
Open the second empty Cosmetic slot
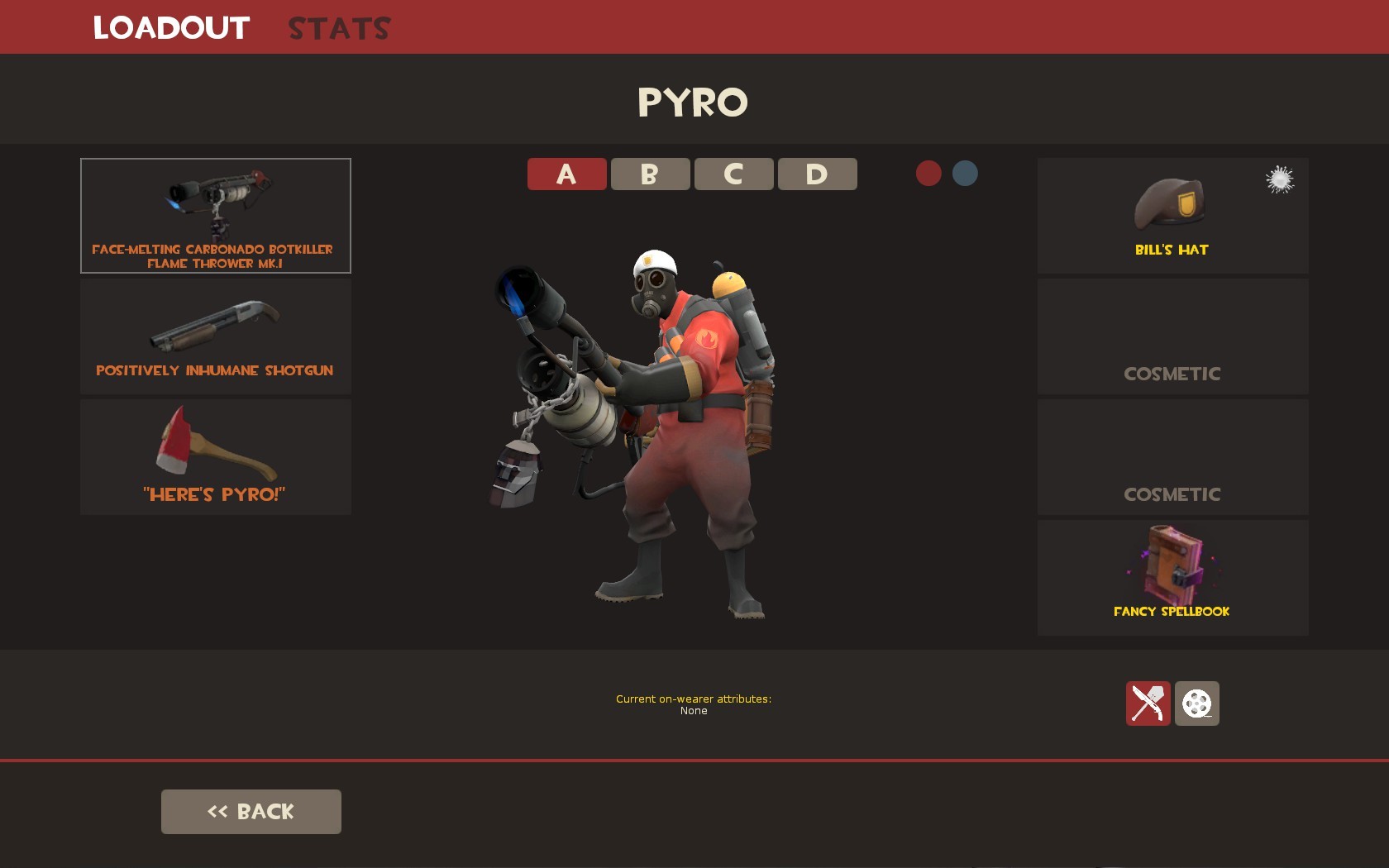tap(1172, 456)
